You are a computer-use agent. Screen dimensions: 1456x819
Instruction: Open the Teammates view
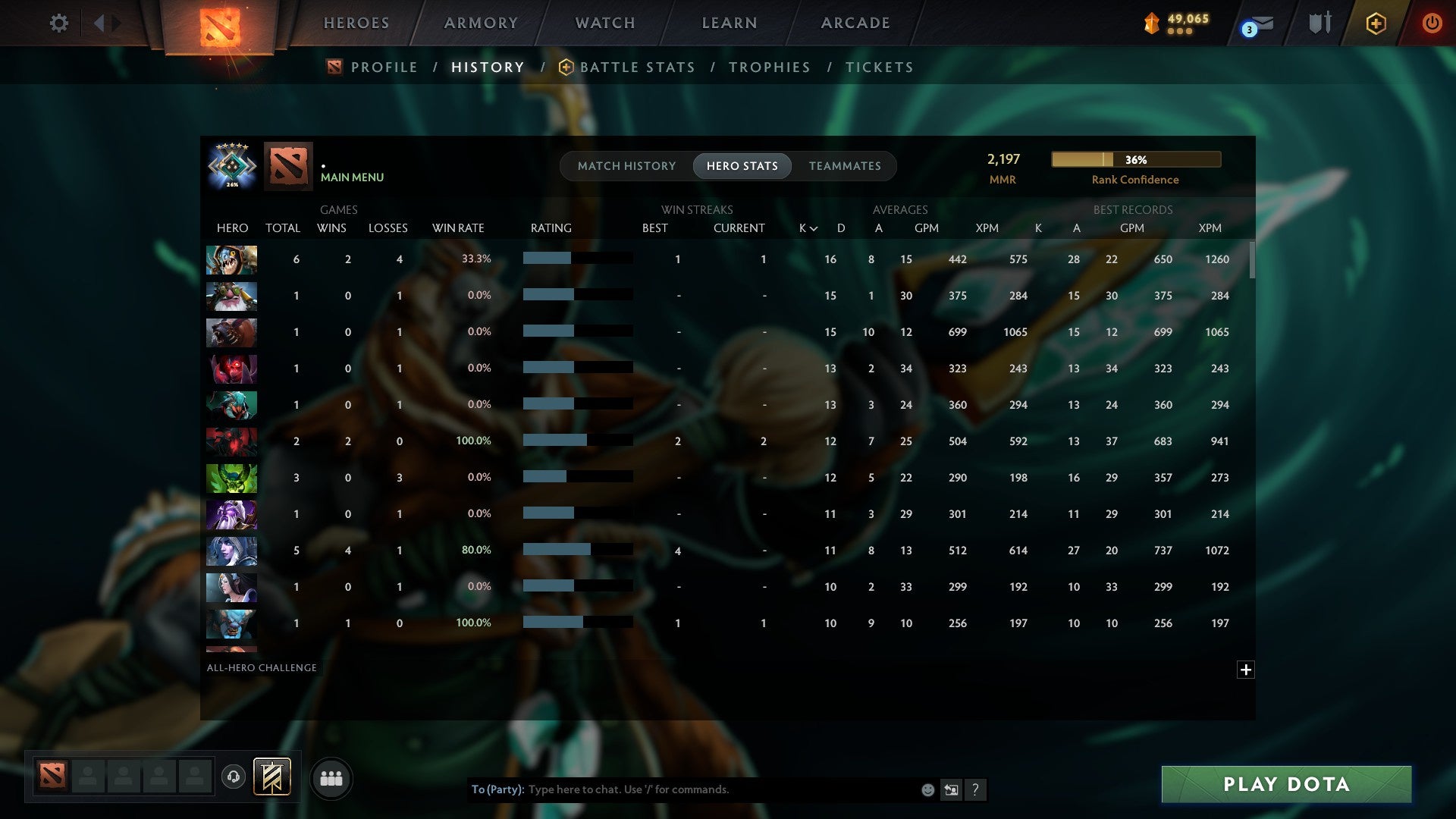(845, 166)
